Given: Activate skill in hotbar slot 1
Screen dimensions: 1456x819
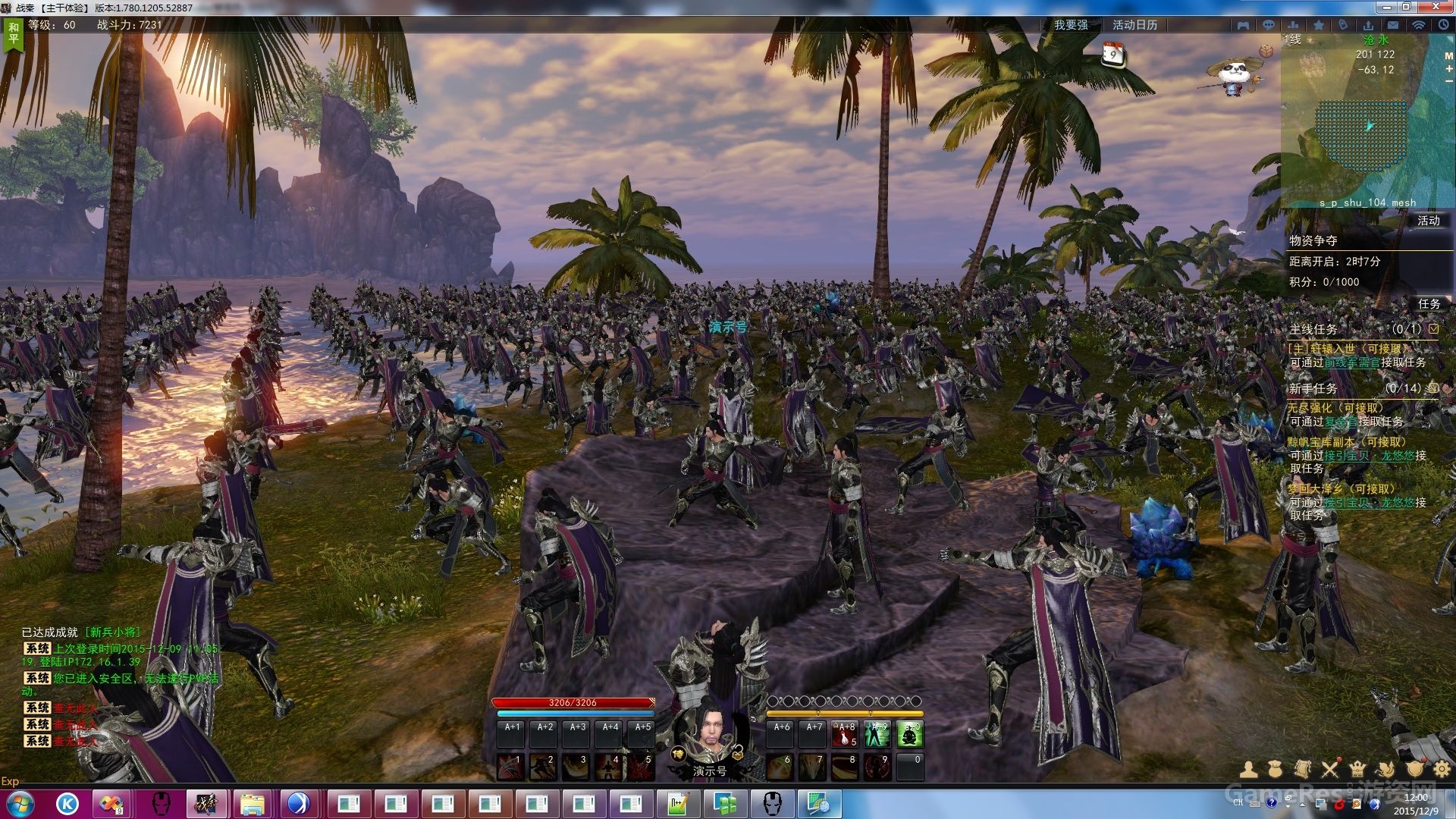Looking at the screenshot, I should (x=510, y=767).
